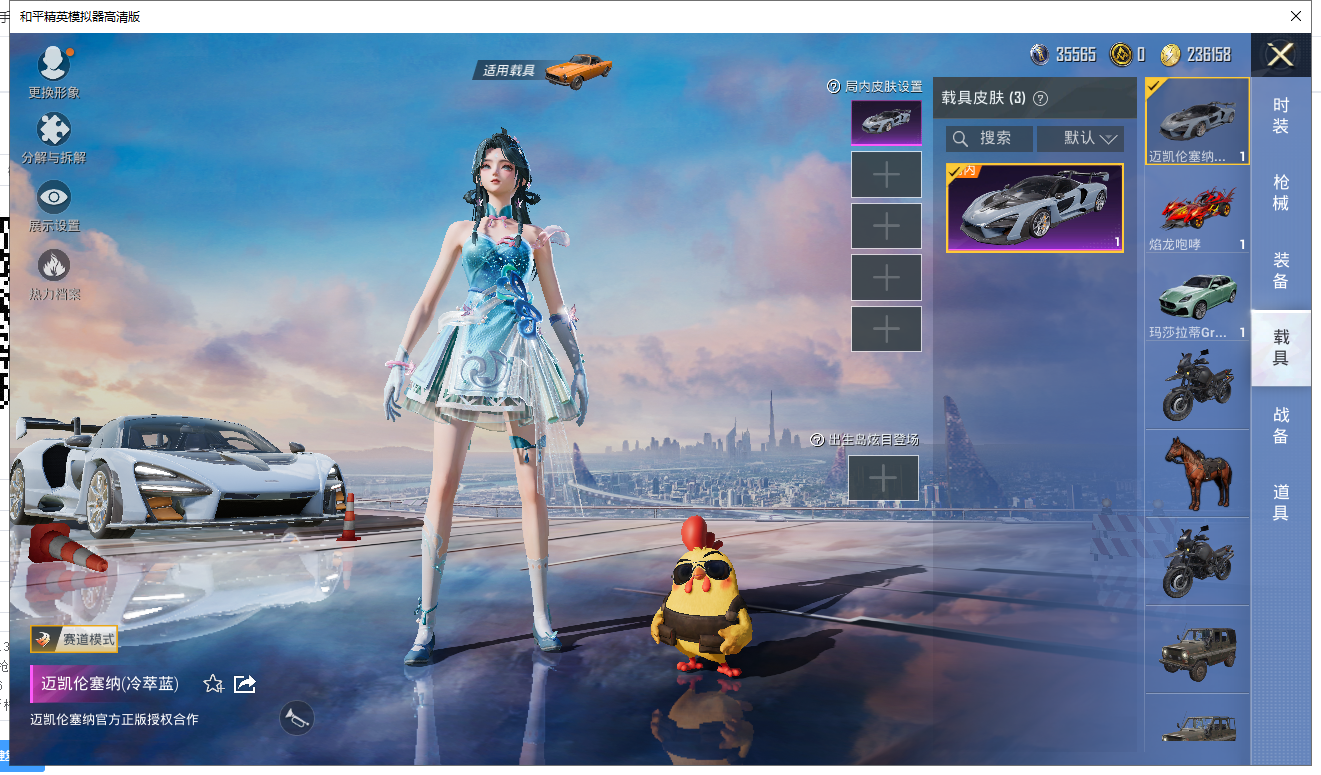Close the wardrobe with the X button

point(1280,55)
